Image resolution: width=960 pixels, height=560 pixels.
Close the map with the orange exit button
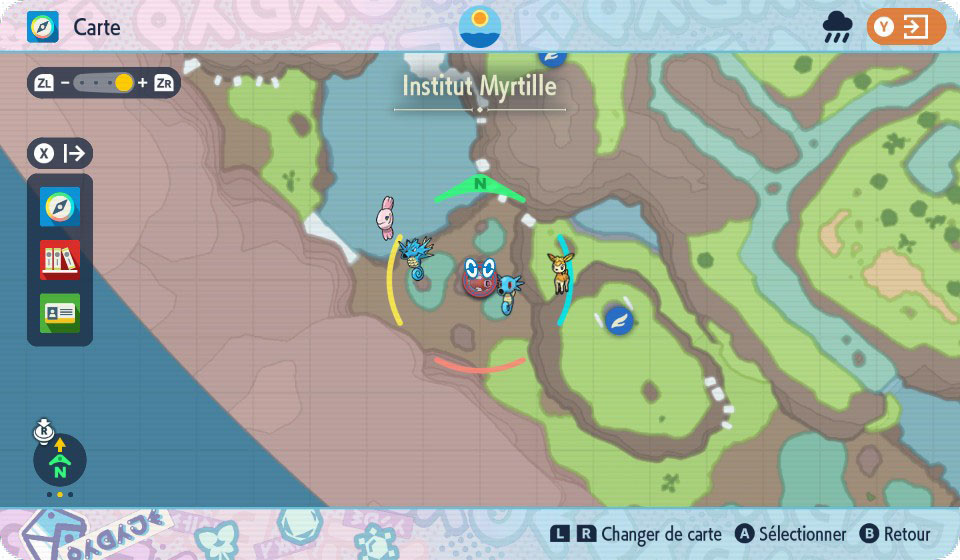(x=906, y=27)
